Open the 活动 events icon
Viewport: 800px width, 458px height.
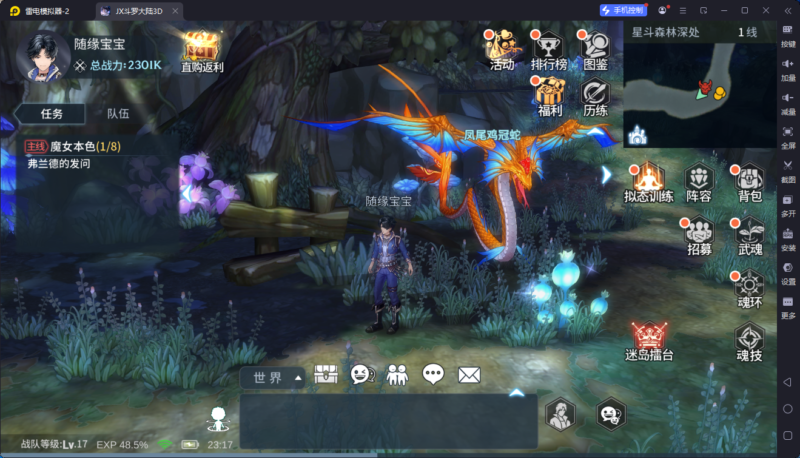coord(501,49)
